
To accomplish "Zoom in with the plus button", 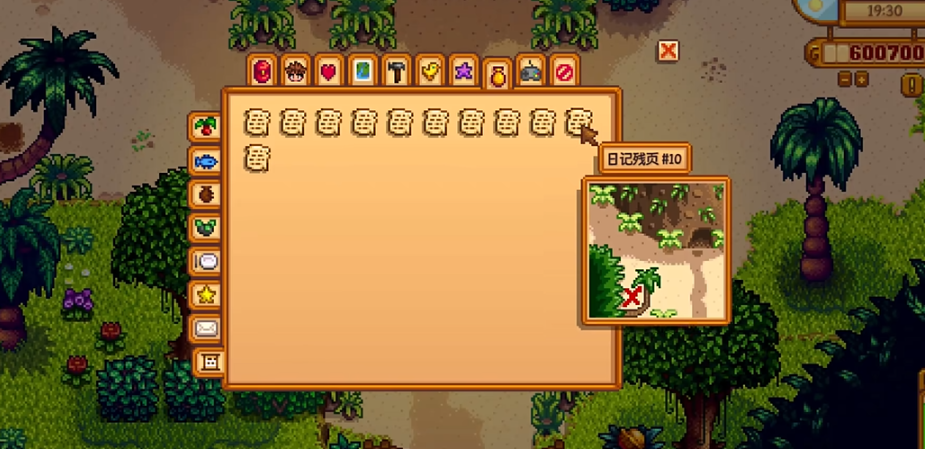I will point(862,78).
